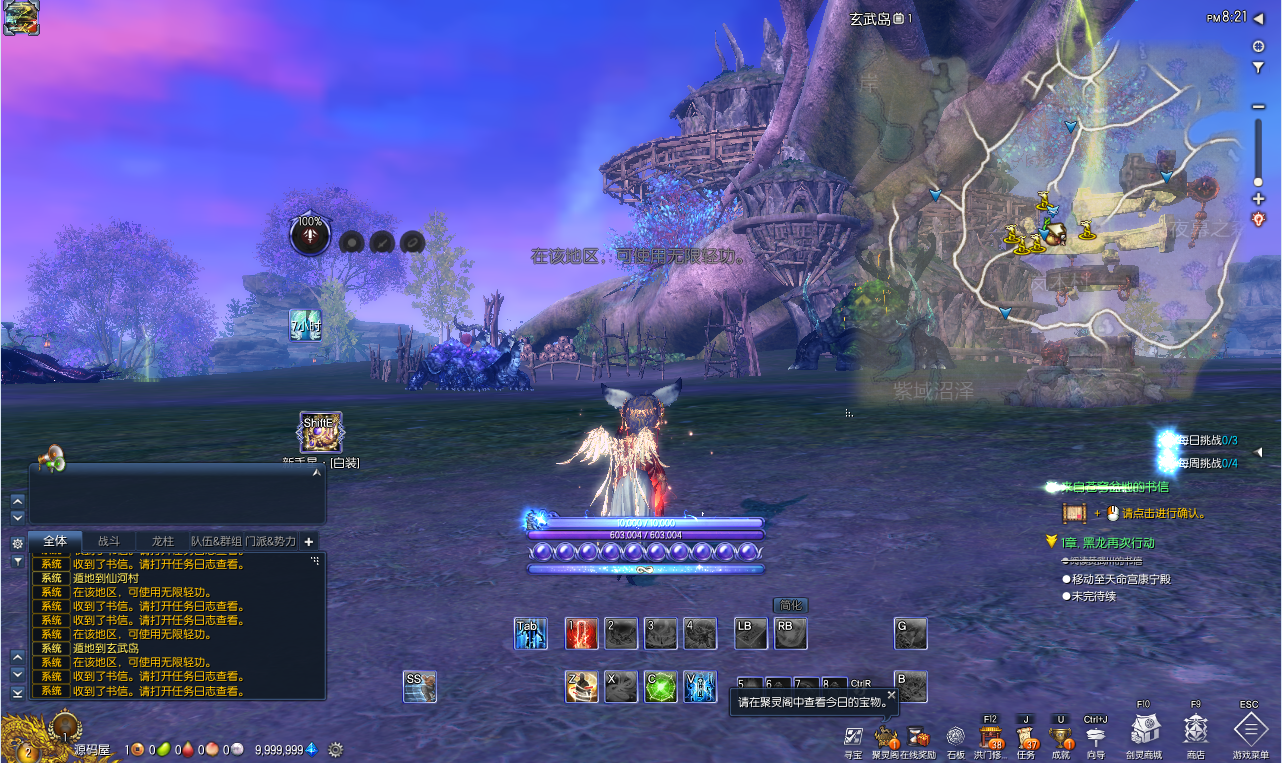Open the 在线奖励 online reward gift
Image resolution: width=1282 pixels, height=763 pixels.
[x=917, y=738]
